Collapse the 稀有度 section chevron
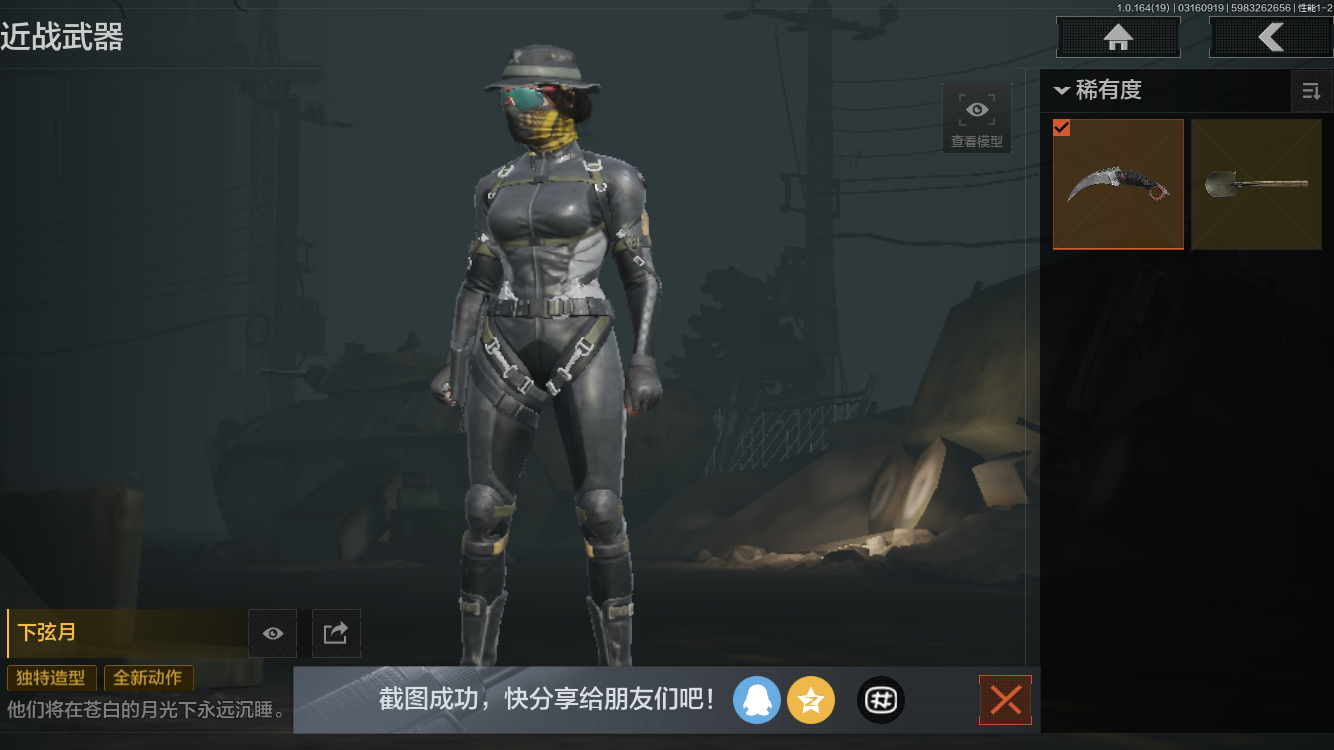 coord(1062,90)
